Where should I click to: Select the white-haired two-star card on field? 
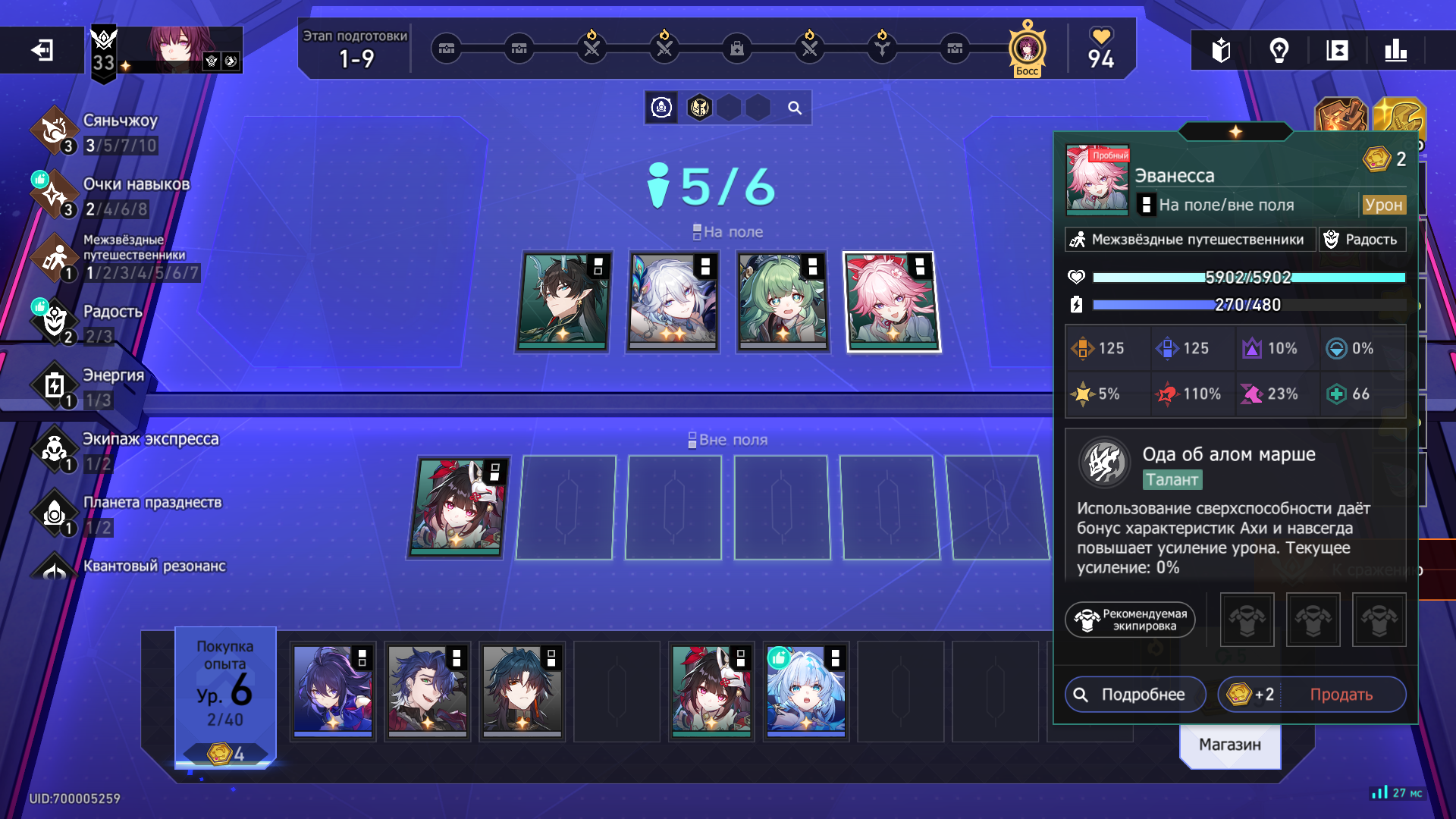(673, 302)
